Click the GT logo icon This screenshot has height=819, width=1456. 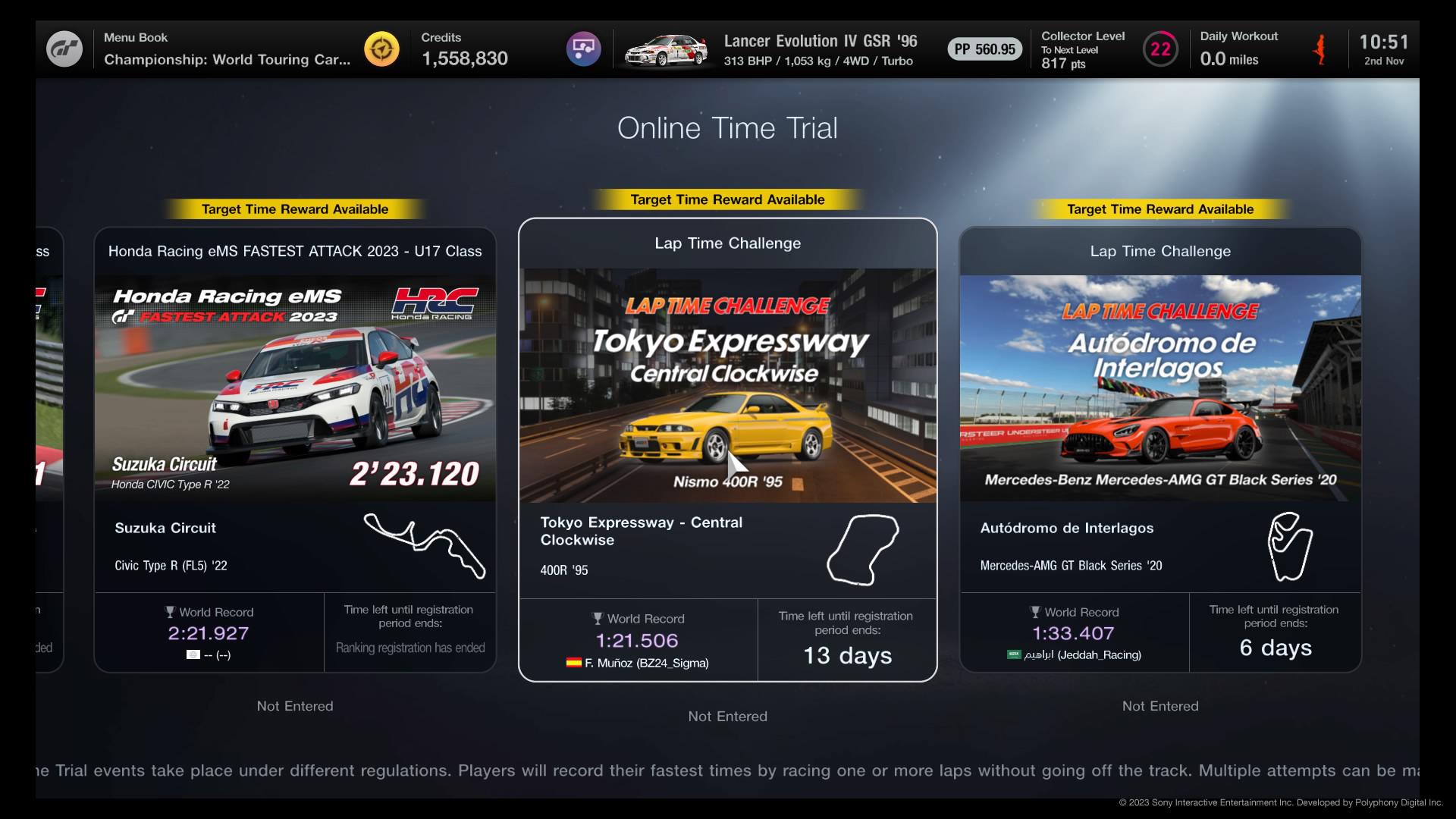(x=65, y=49)
